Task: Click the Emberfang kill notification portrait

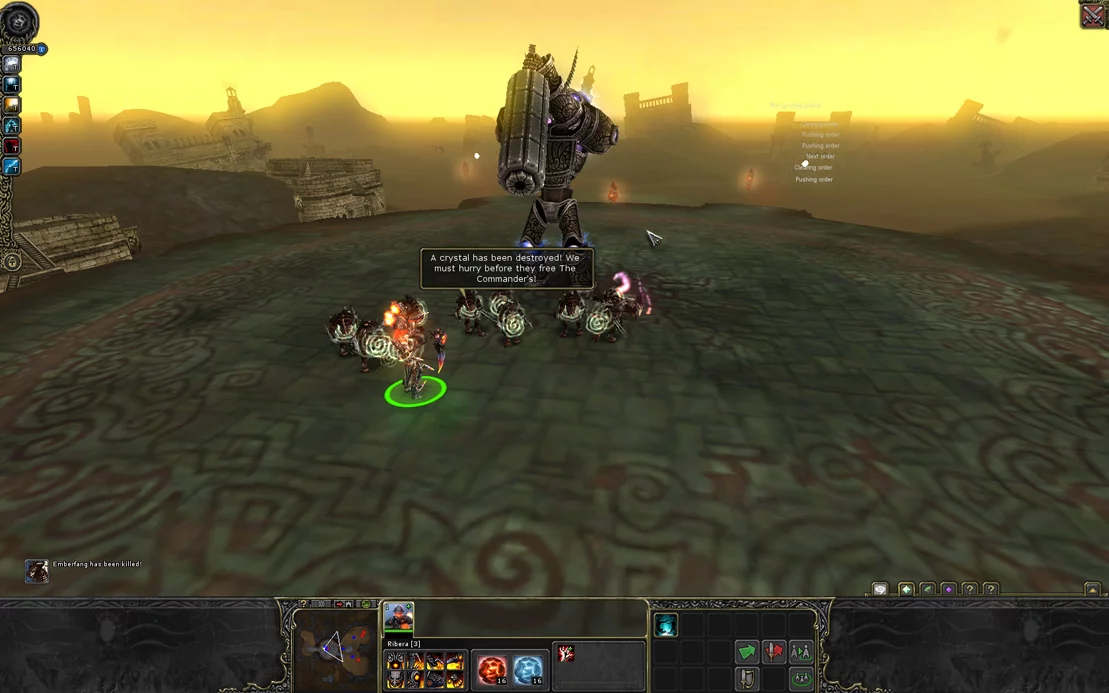Action: [x=37, y=570]
